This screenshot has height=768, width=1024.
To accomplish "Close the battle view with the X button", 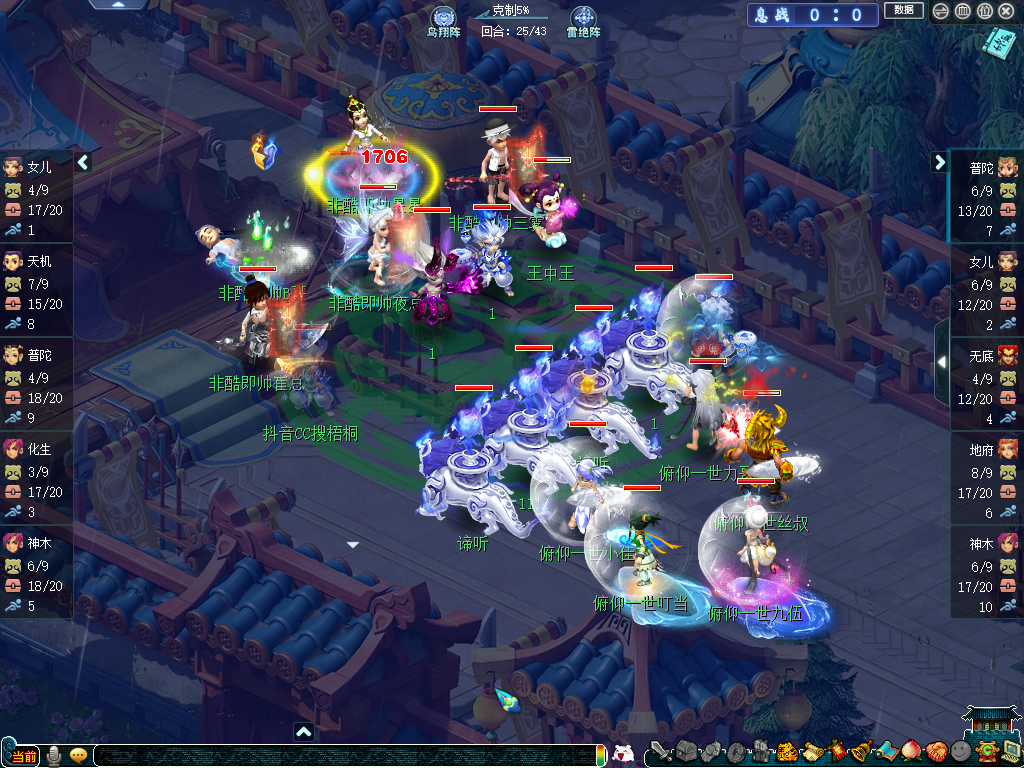I will [x=1008, y=11].
